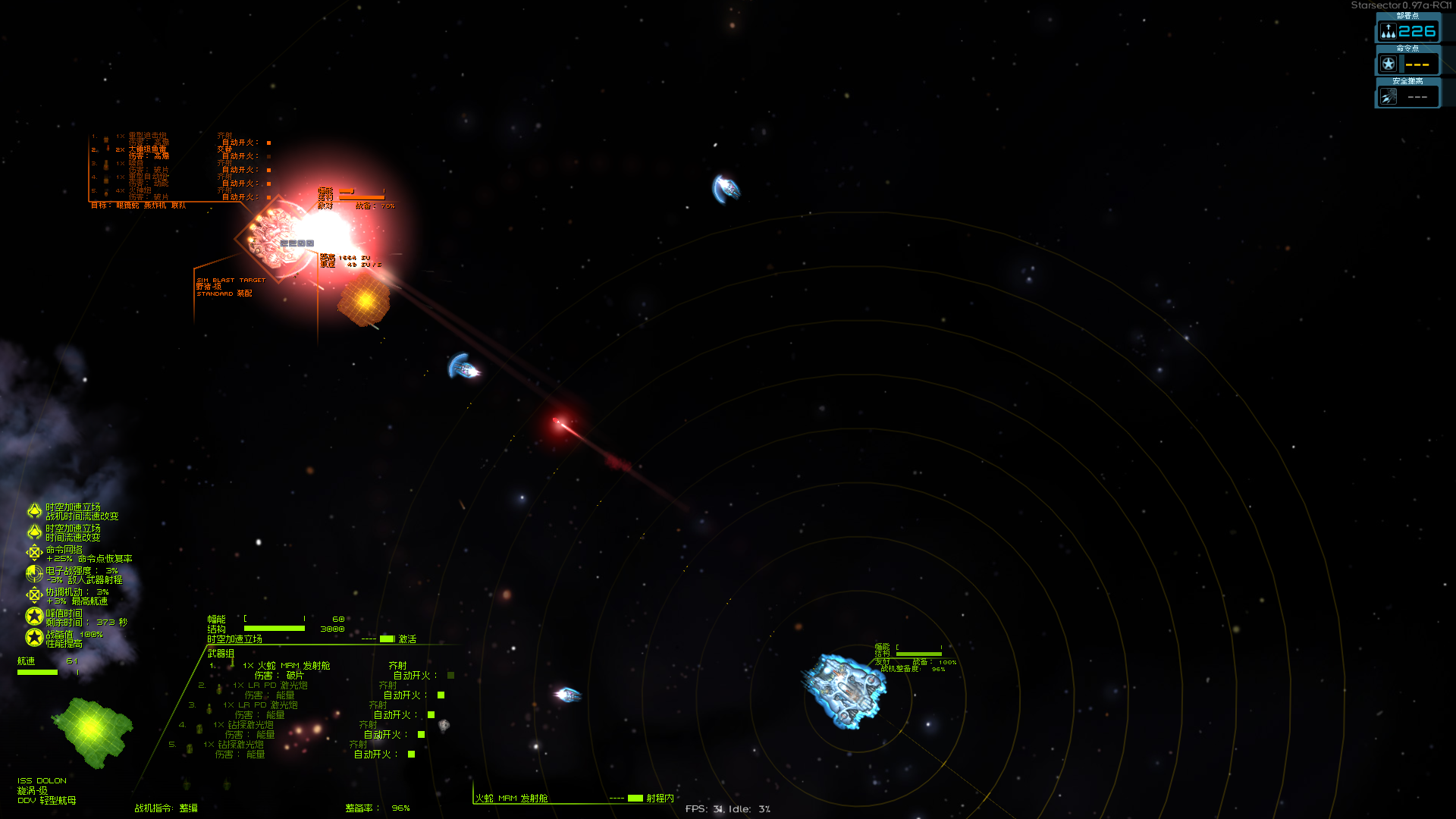Toggle the 自动开火 indicator for weapon group 1

click(x=450, y=676)
